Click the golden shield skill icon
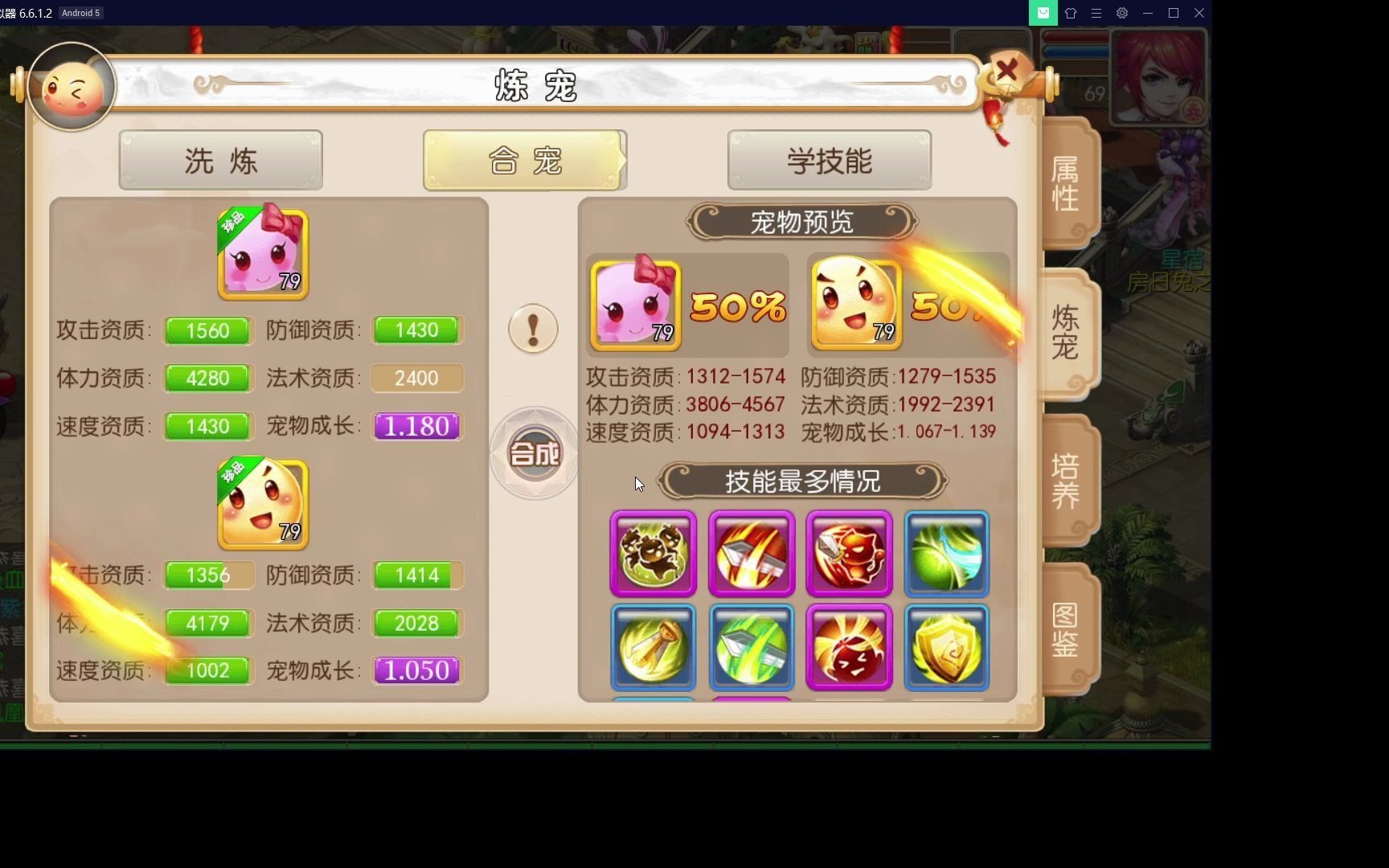1389x868 pixels. point(946,647)
